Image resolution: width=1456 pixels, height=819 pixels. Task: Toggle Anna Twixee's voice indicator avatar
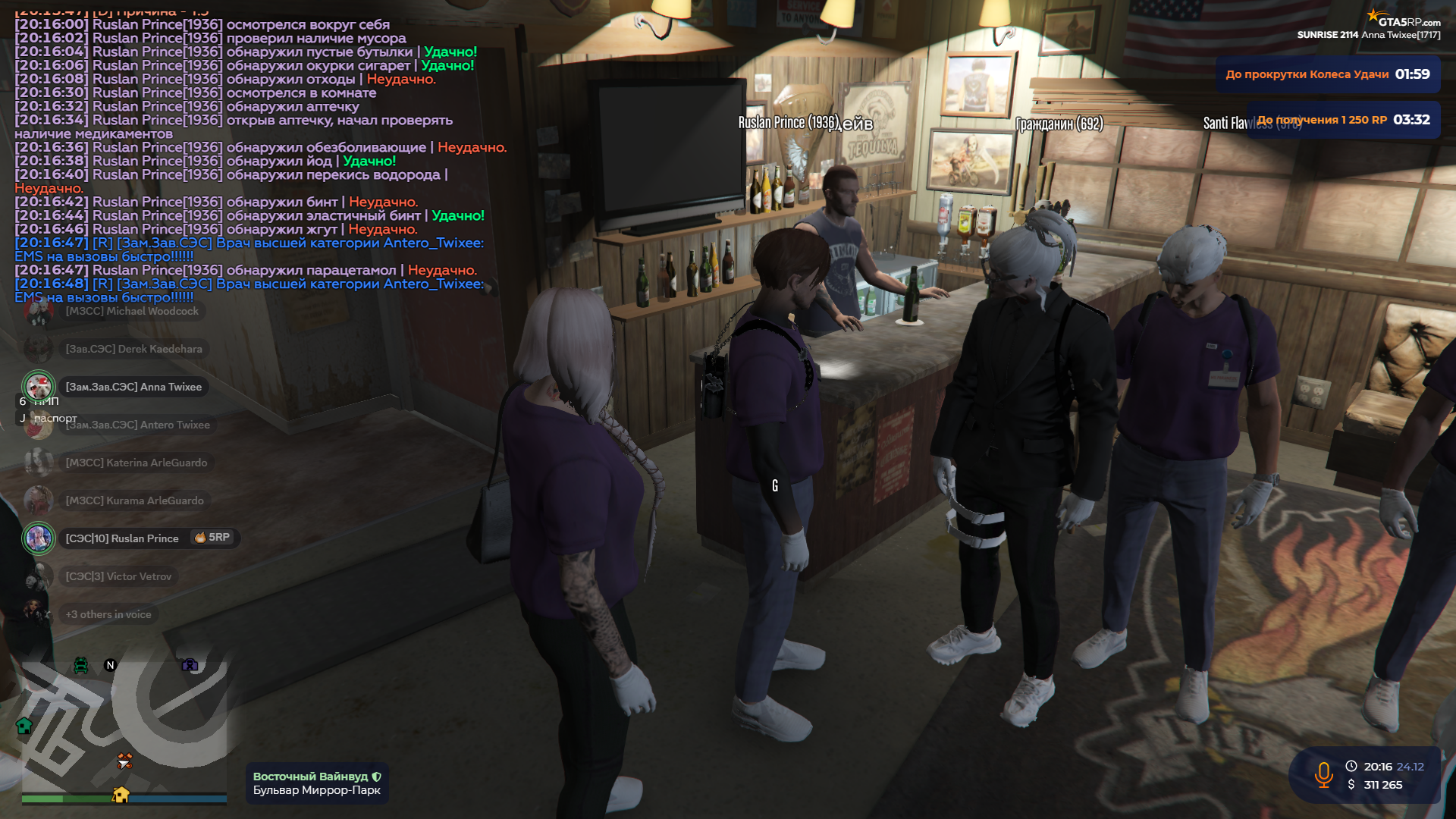tap(38, 386)
